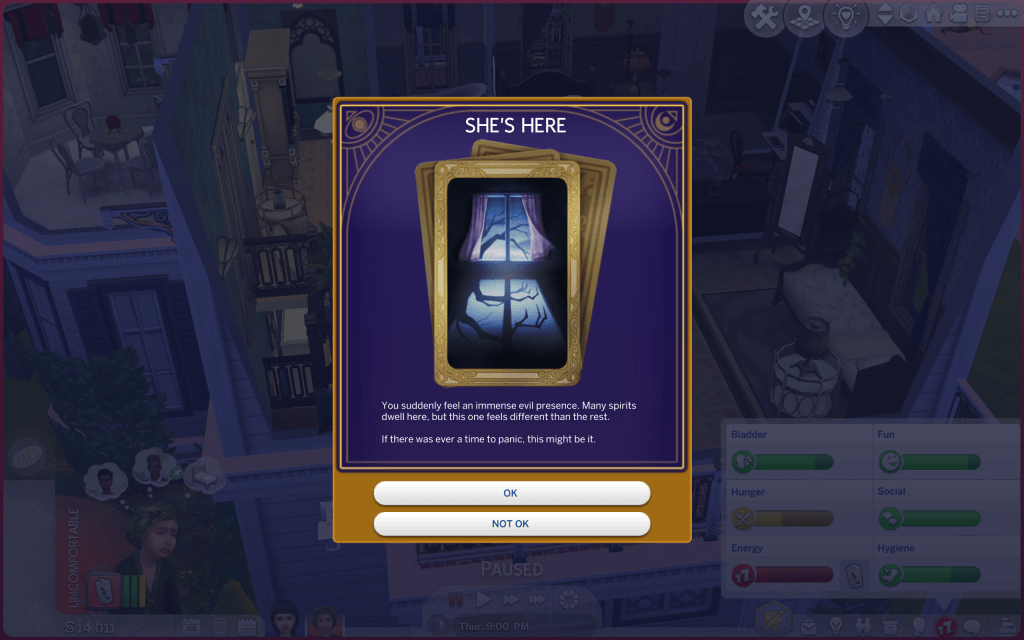1024x640 pixels.
Task: Choose the NOT OK response
Action: coord(511,524)
